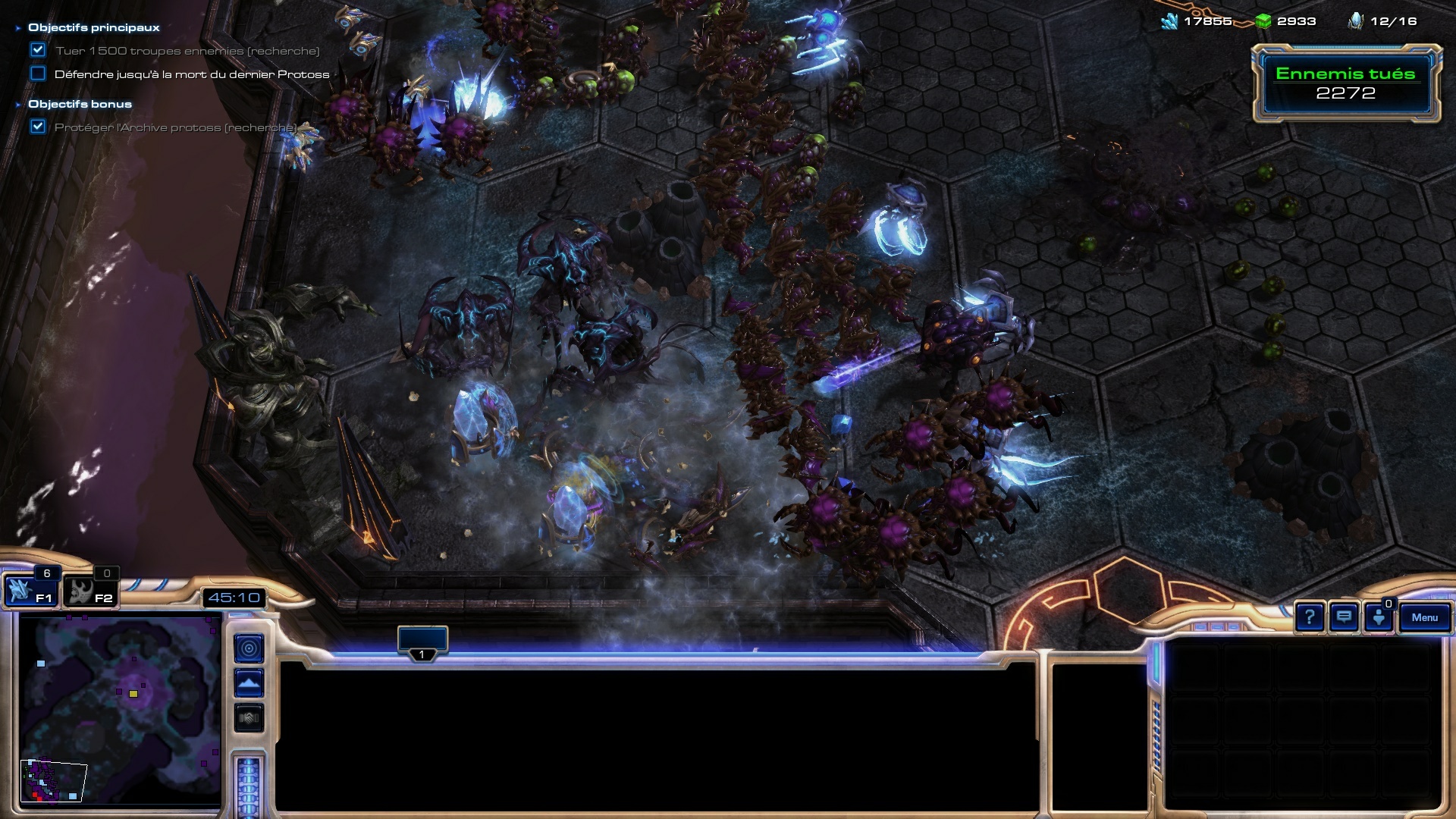Collapse the Objectifs bonus list
Image resolution: width=1456 pixels, height=819 pixels.
click(18, 105)
